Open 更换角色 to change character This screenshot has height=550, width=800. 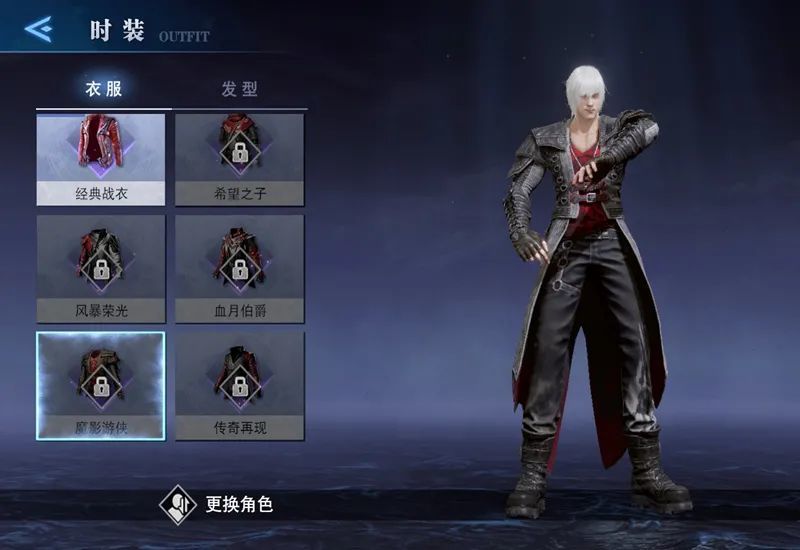coord(217,504)
